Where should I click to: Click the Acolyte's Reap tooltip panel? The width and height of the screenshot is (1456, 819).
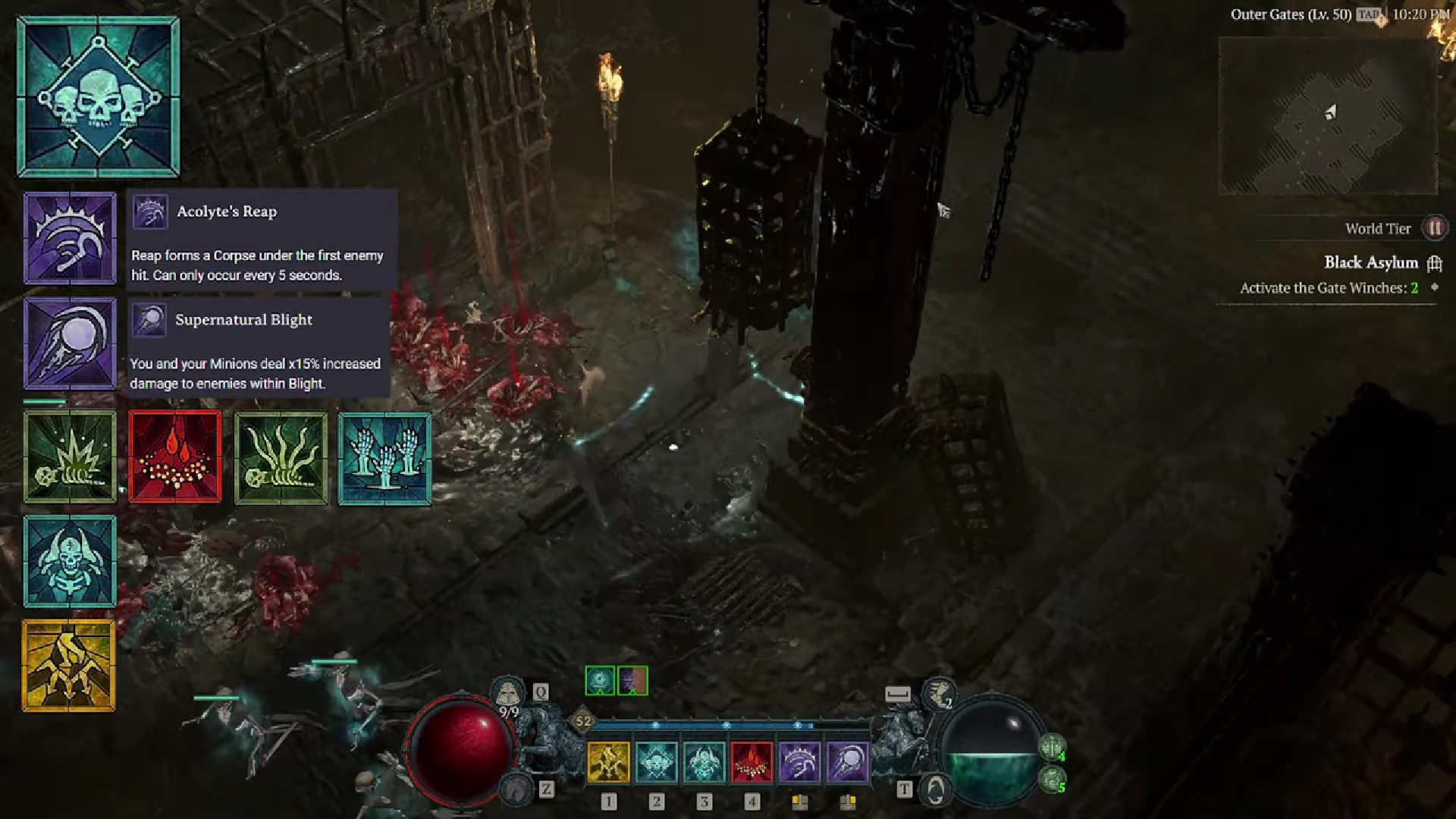(262, 240)
